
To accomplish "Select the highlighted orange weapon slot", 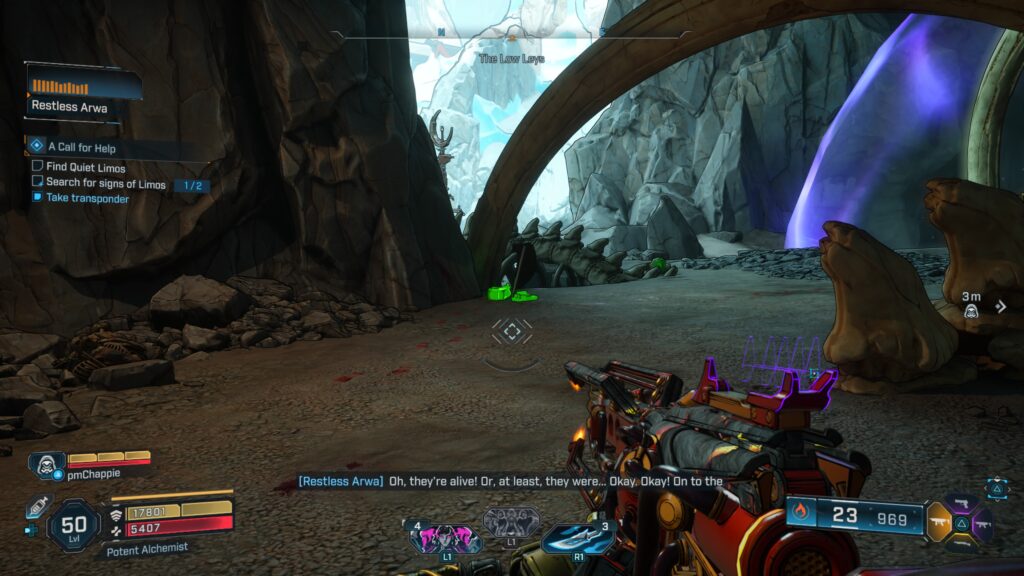I will pos(940,521).
